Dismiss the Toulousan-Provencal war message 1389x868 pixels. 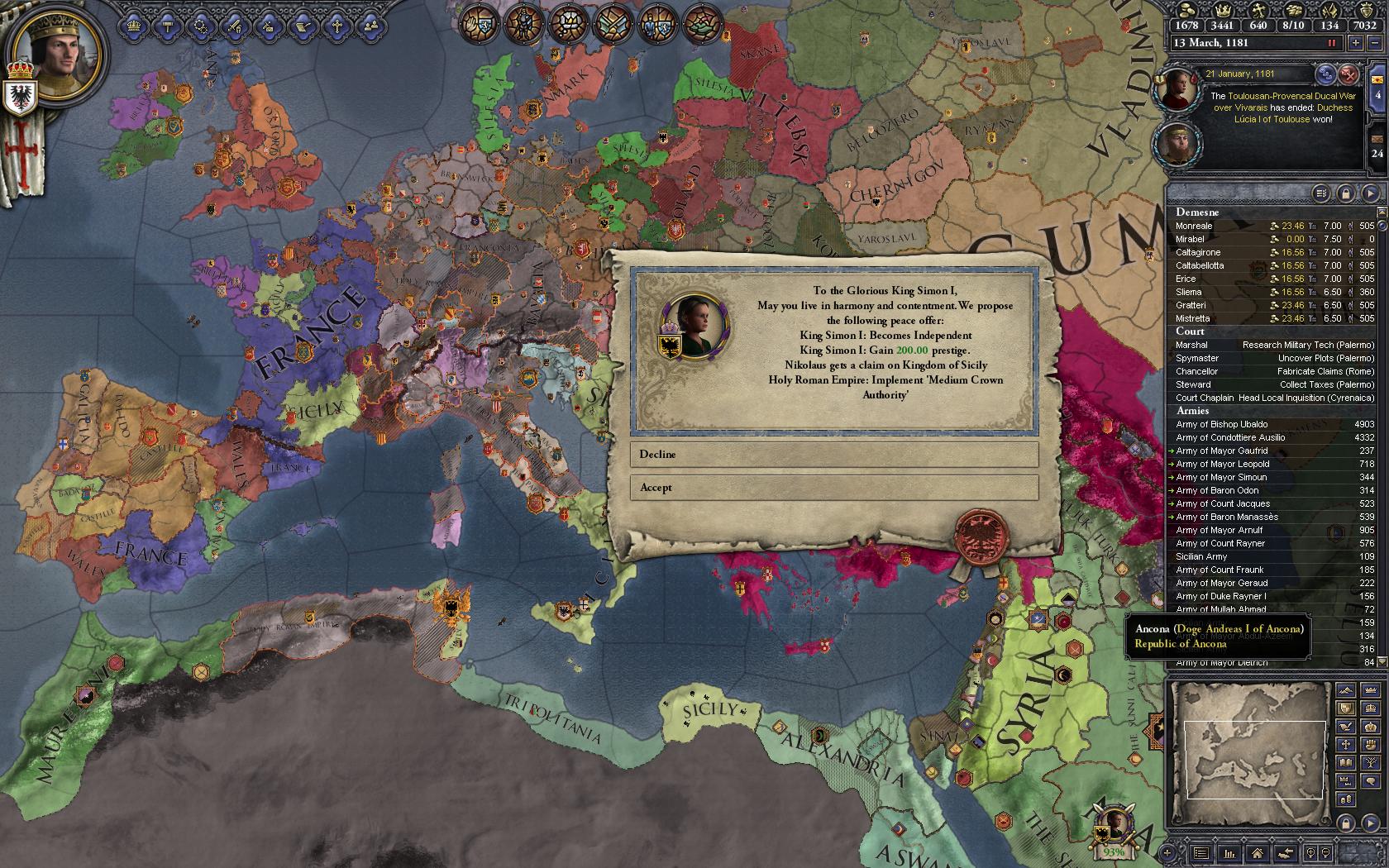(1348, 74)
